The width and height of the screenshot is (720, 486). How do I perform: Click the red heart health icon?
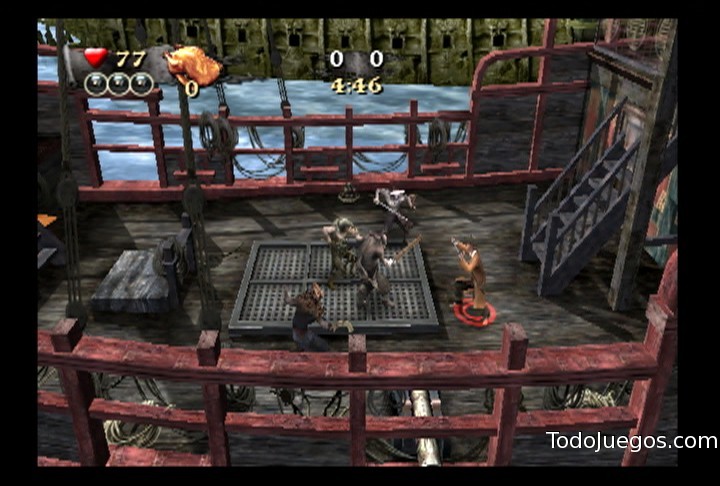(x=96, y=58)
